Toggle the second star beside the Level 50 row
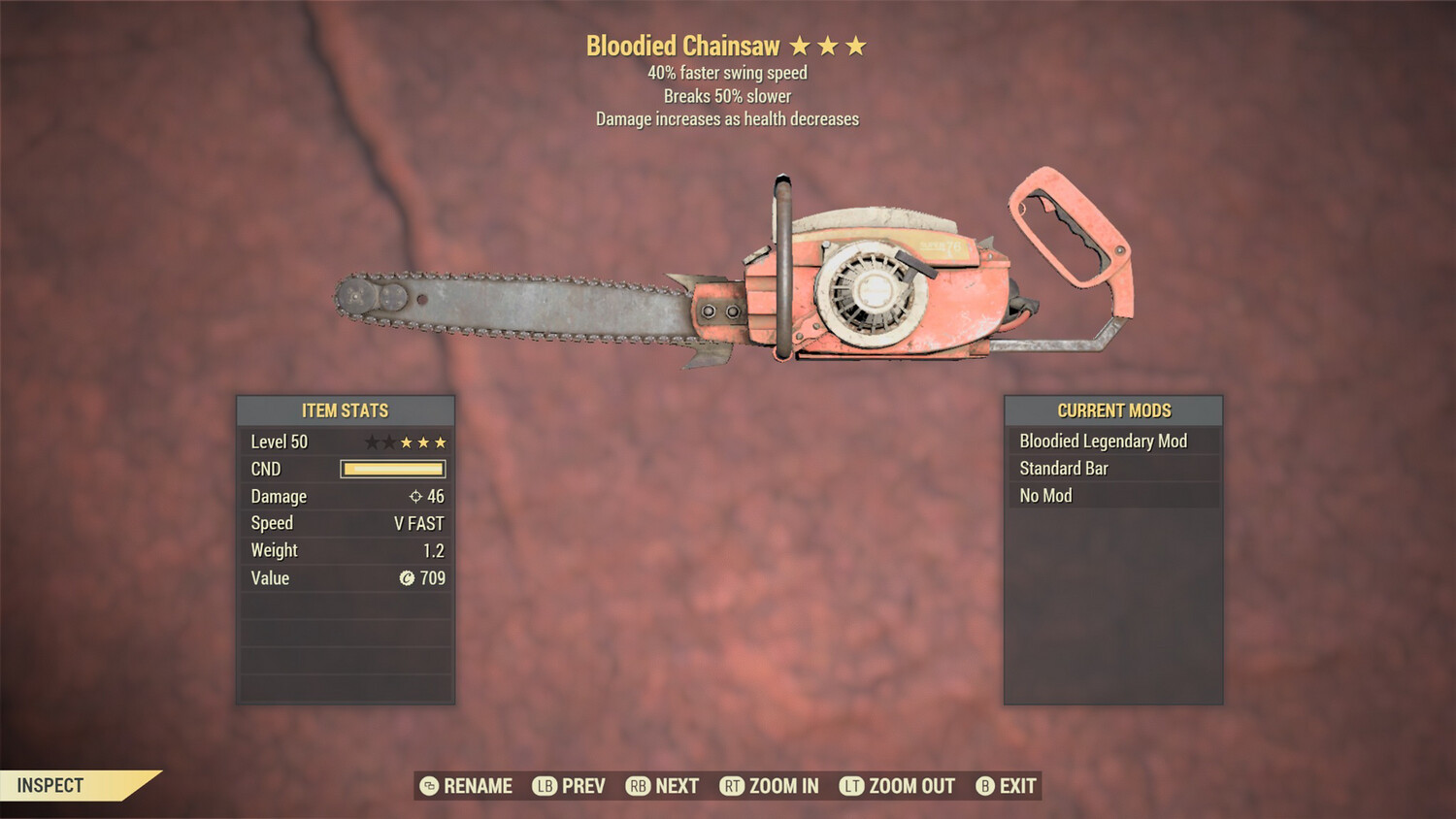 [x=388, y=442]
